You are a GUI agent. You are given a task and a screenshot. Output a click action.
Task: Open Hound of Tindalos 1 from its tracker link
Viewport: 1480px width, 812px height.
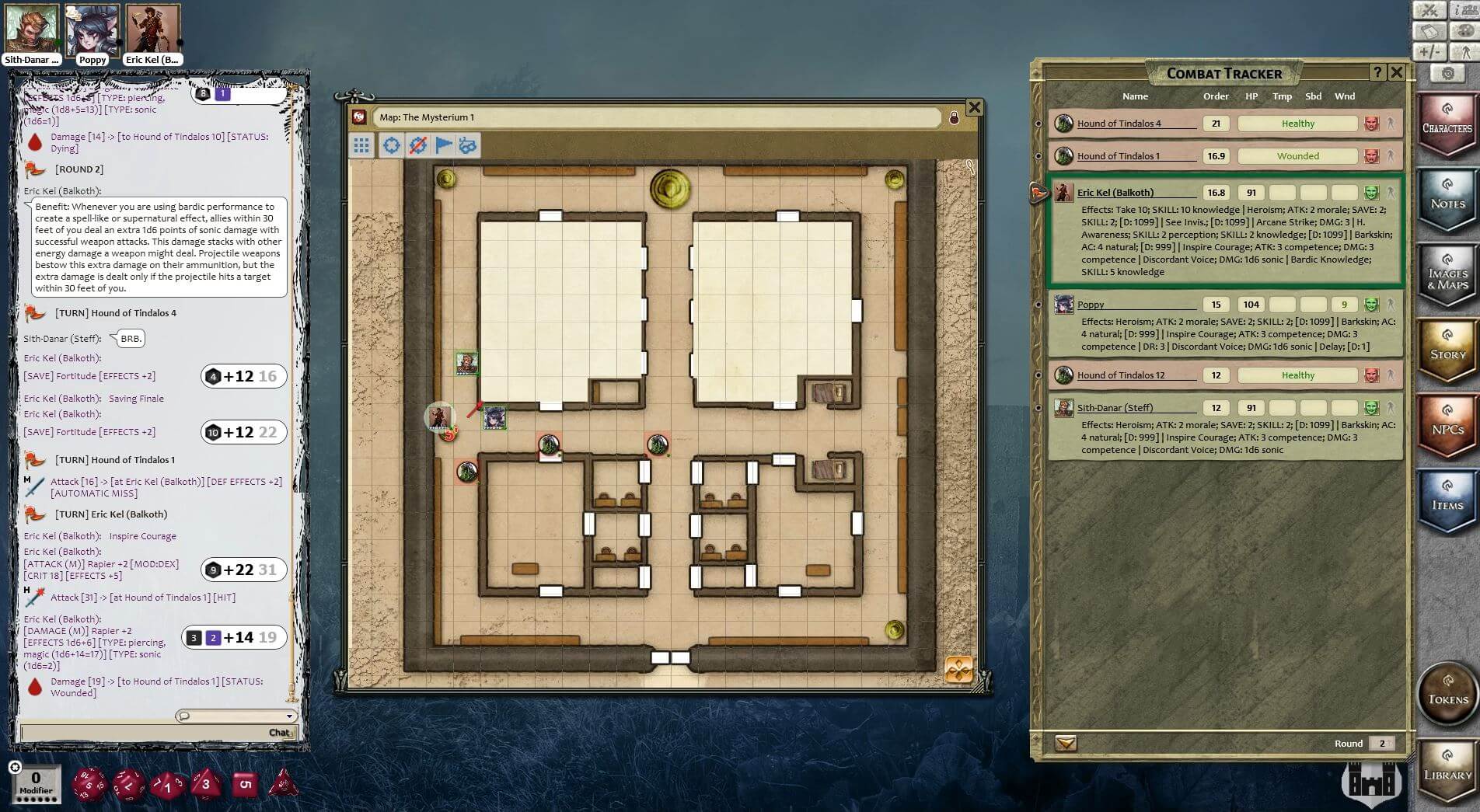pos(1119,155)
